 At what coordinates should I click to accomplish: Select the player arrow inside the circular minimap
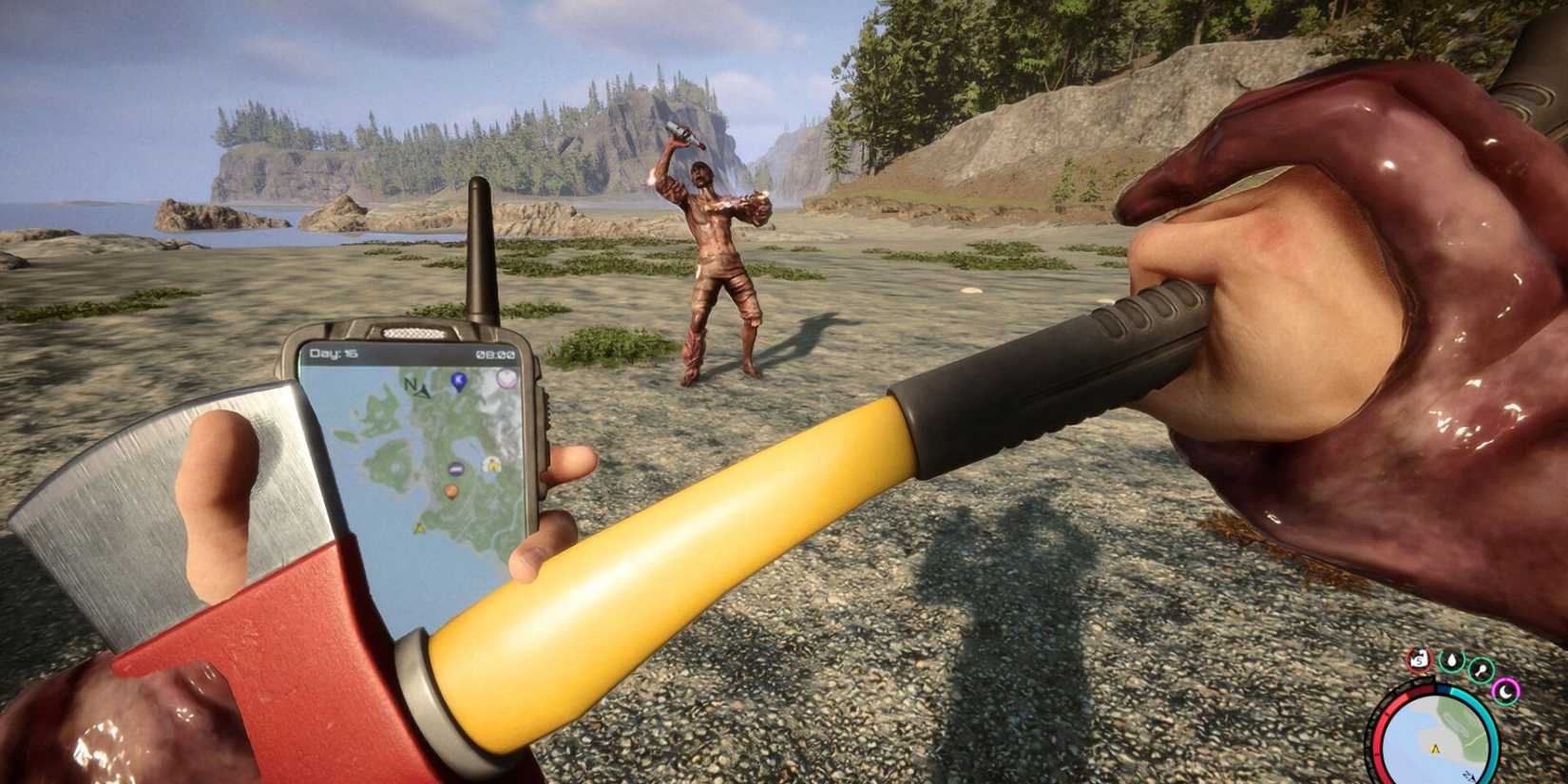click(1435, 749)
